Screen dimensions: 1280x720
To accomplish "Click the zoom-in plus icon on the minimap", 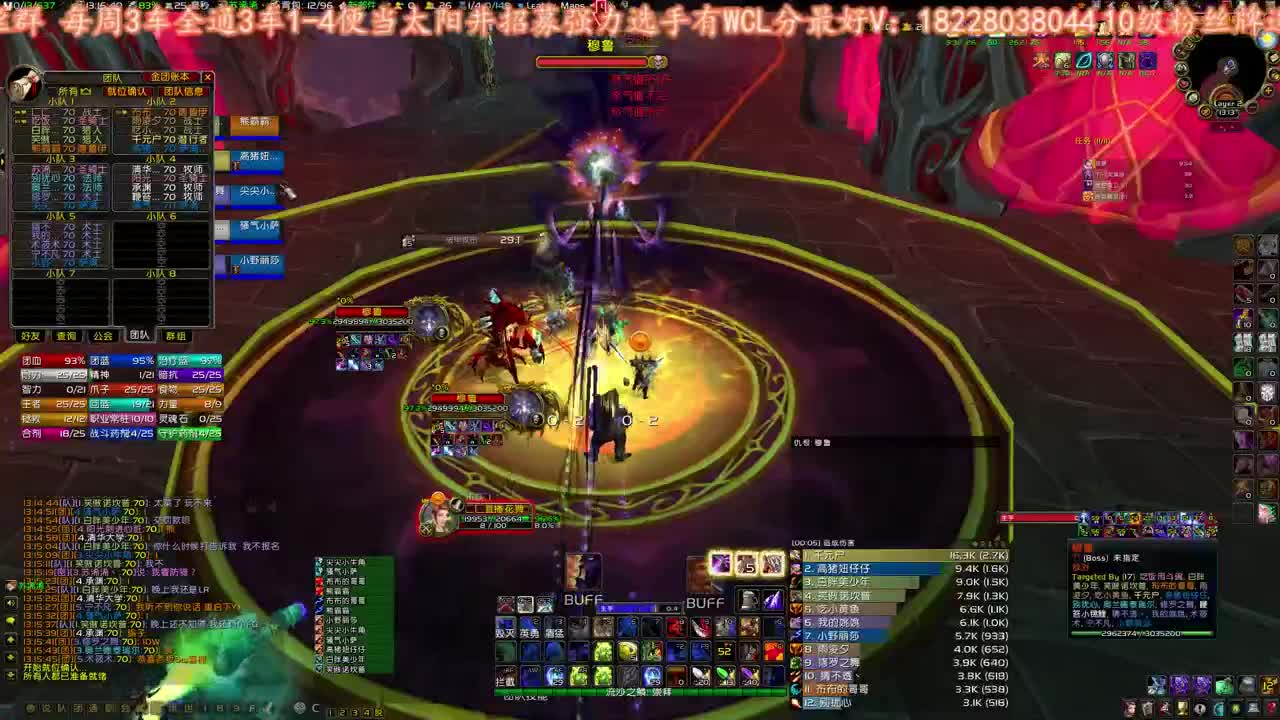I will (x=1267, y=91).
